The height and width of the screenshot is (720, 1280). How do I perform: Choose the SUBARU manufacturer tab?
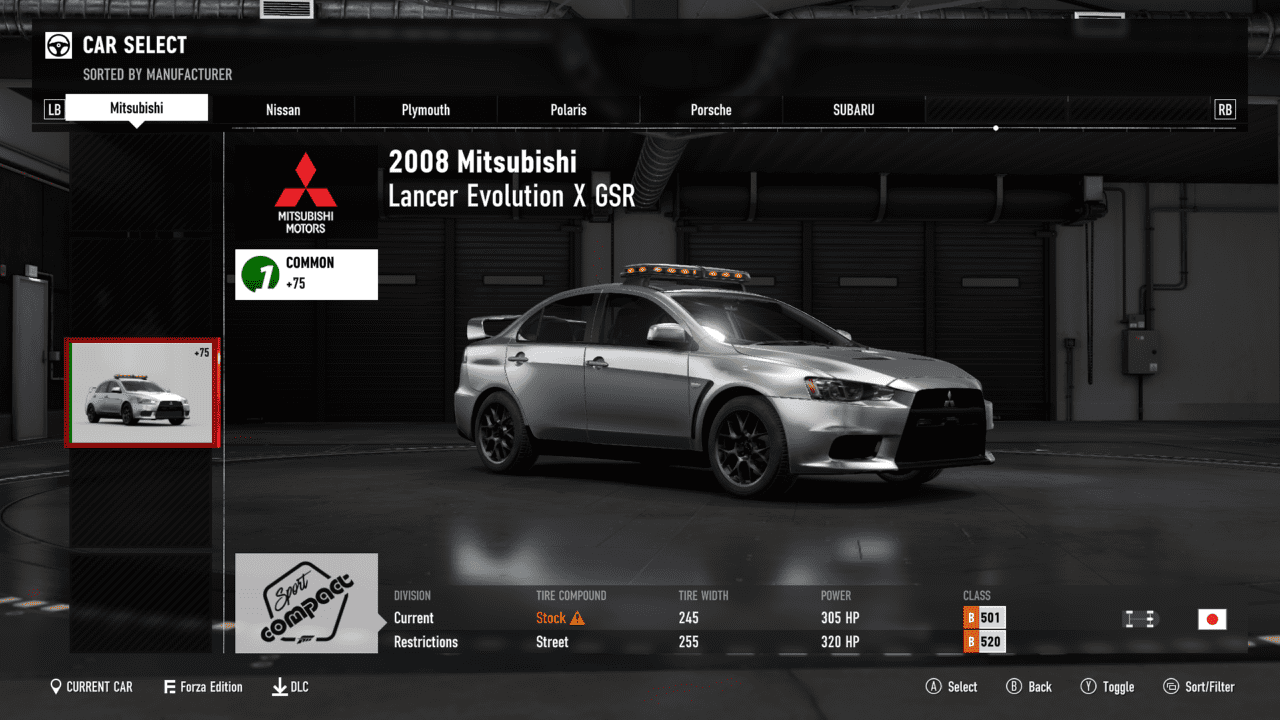pos(853,110)
